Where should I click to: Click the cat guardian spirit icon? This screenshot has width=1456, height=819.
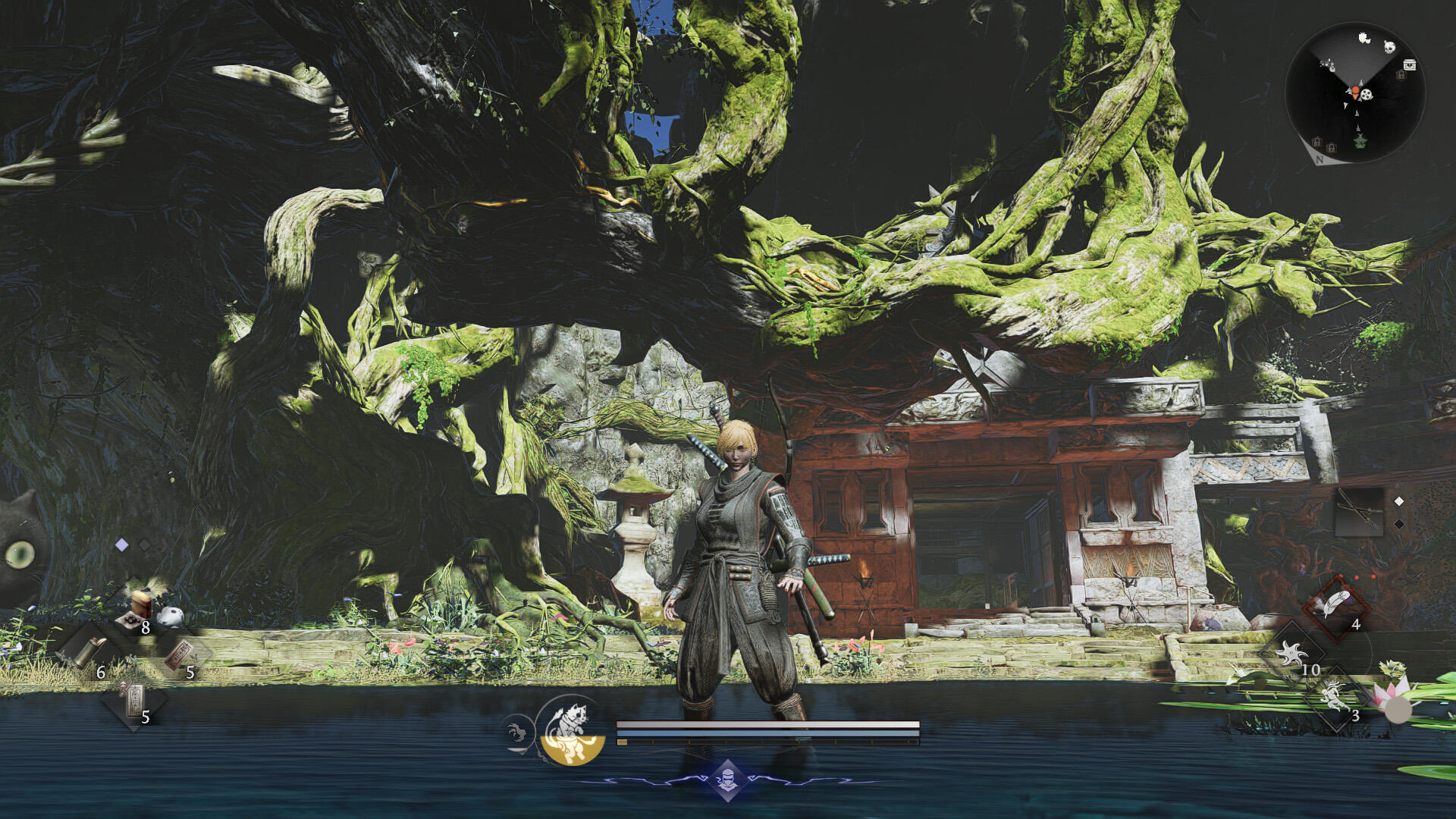pyautogui.click(x=573, y=730)
